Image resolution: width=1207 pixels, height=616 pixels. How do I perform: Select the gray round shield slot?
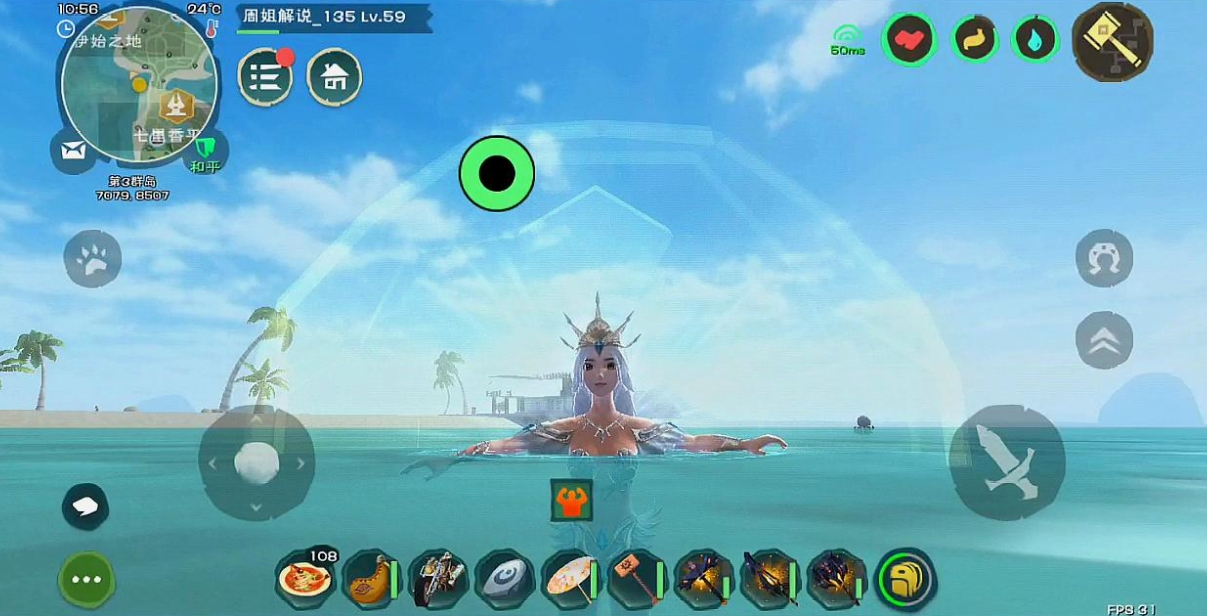coord(504,578)
